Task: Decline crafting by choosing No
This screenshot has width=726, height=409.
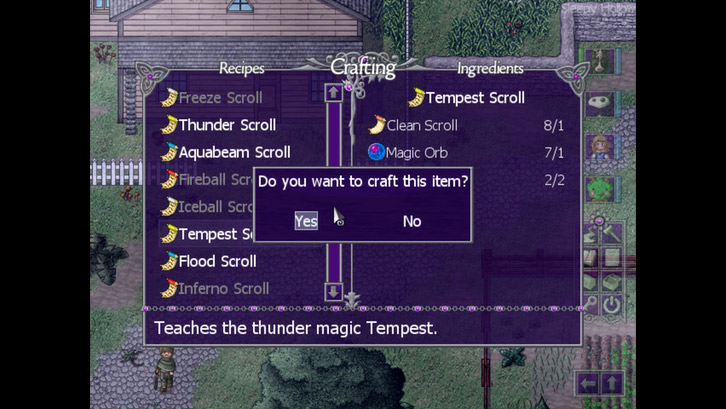Action: (411, 221)
